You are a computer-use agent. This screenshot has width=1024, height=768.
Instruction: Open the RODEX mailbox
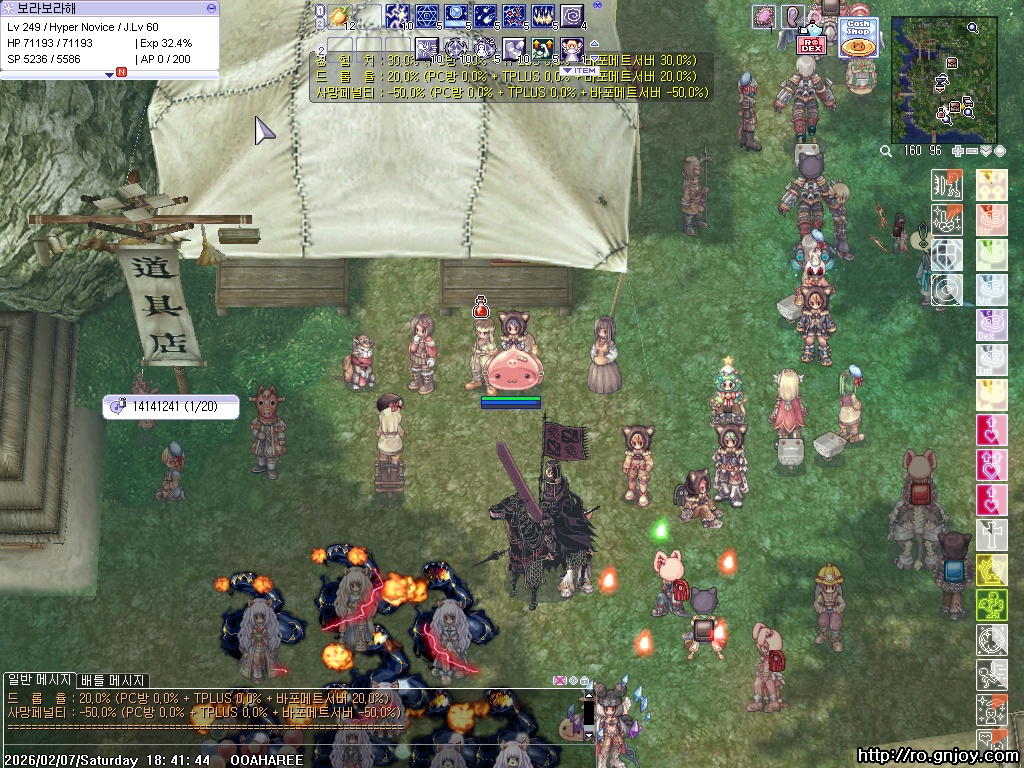point(810,44)
